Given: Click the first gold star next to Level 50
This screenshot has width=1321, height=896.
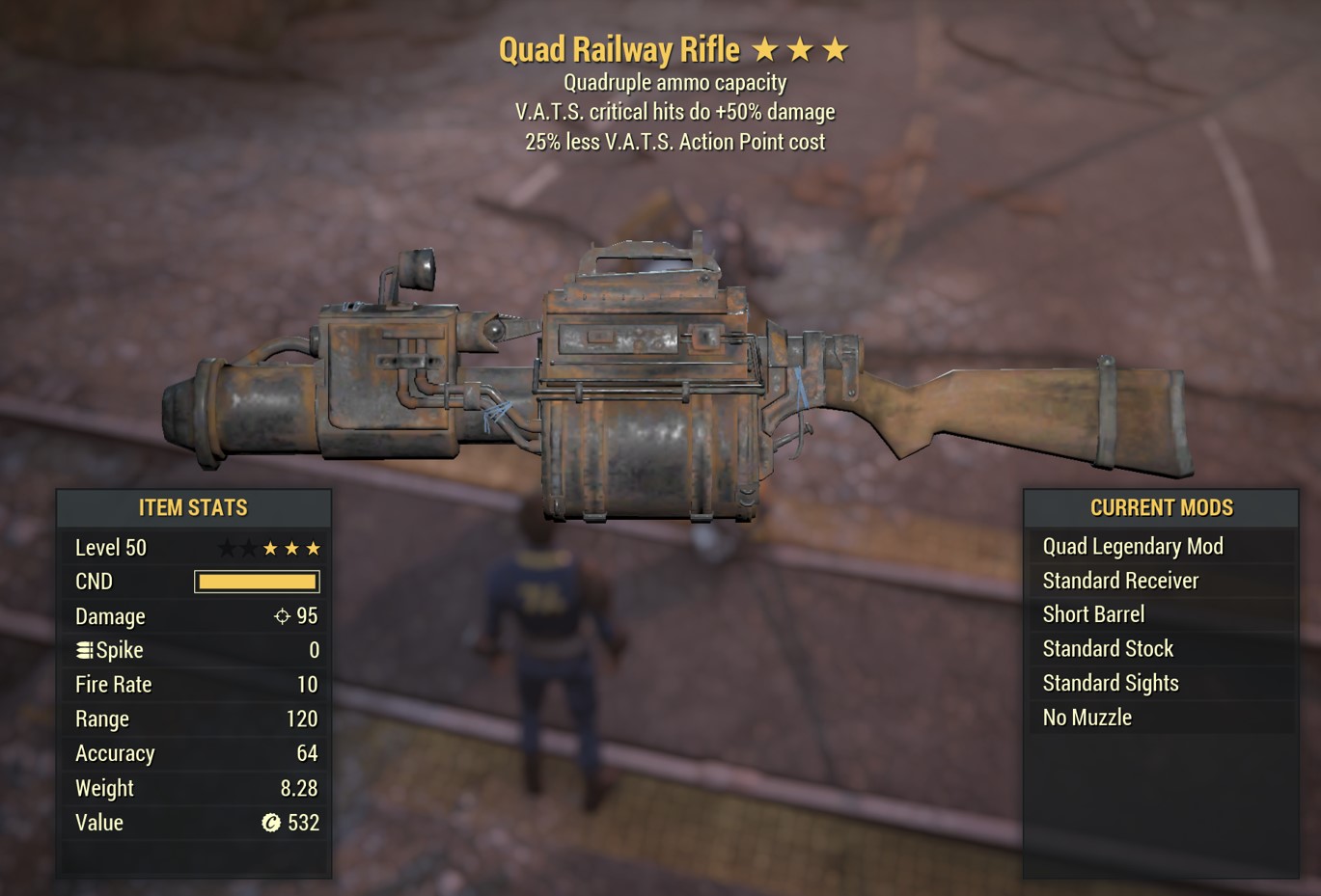Looking at the screenshot, I should tap(269, 547).
